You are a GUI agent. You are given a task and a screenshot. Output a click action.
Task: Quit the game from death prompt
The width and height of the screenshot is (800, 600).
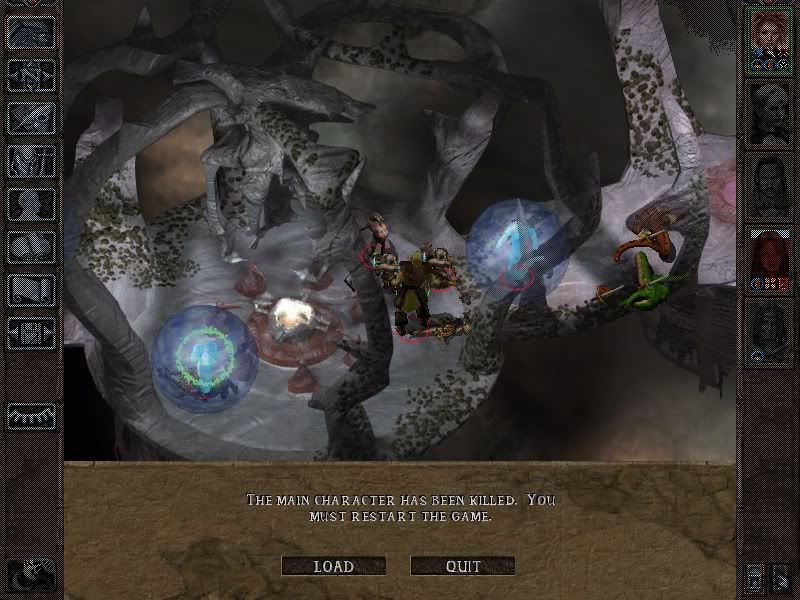pos(462,566)
